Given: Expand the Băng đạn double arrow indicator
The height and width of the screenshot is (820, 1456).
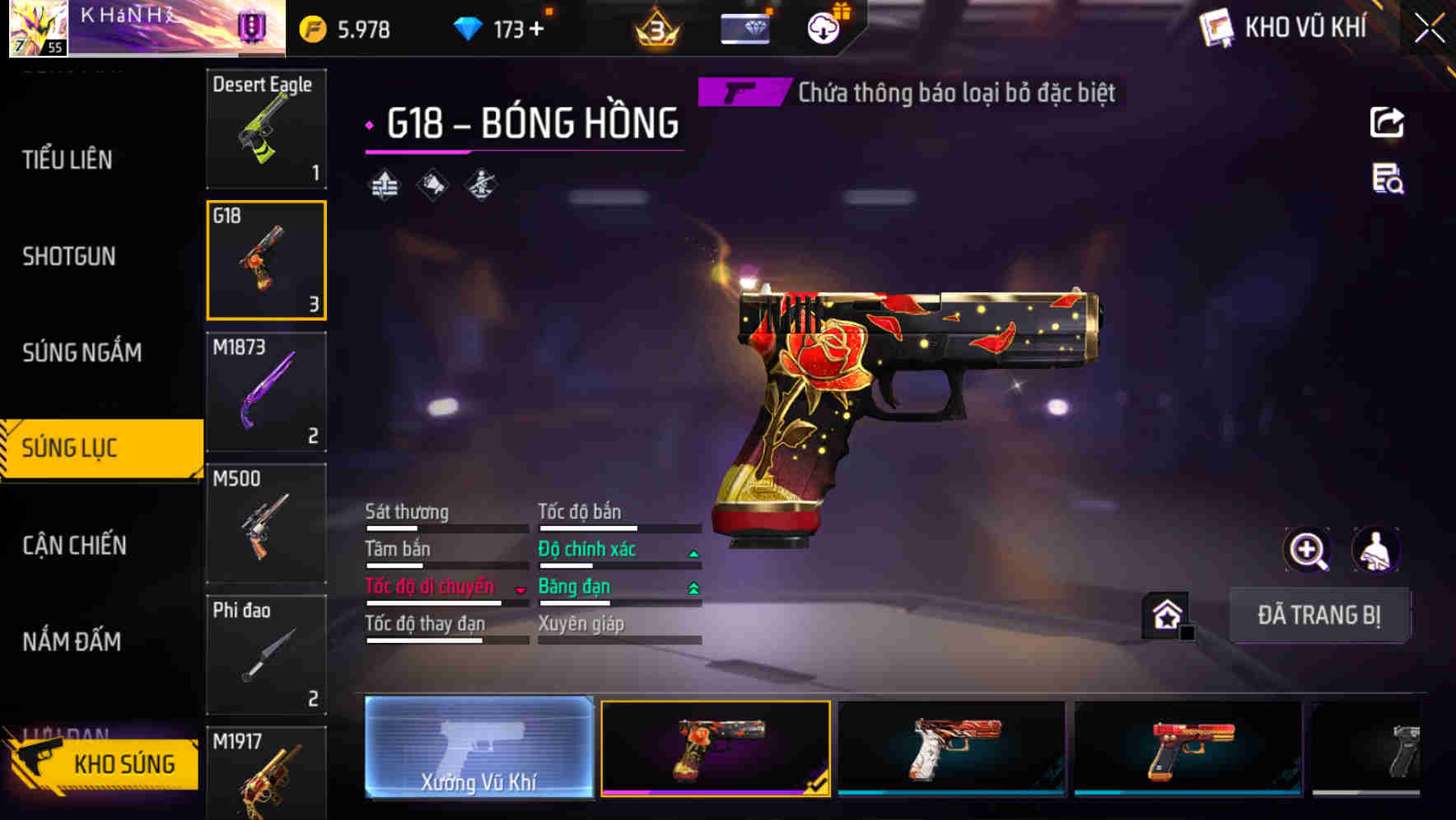Looking at the screenshot, I should point(693,587).
